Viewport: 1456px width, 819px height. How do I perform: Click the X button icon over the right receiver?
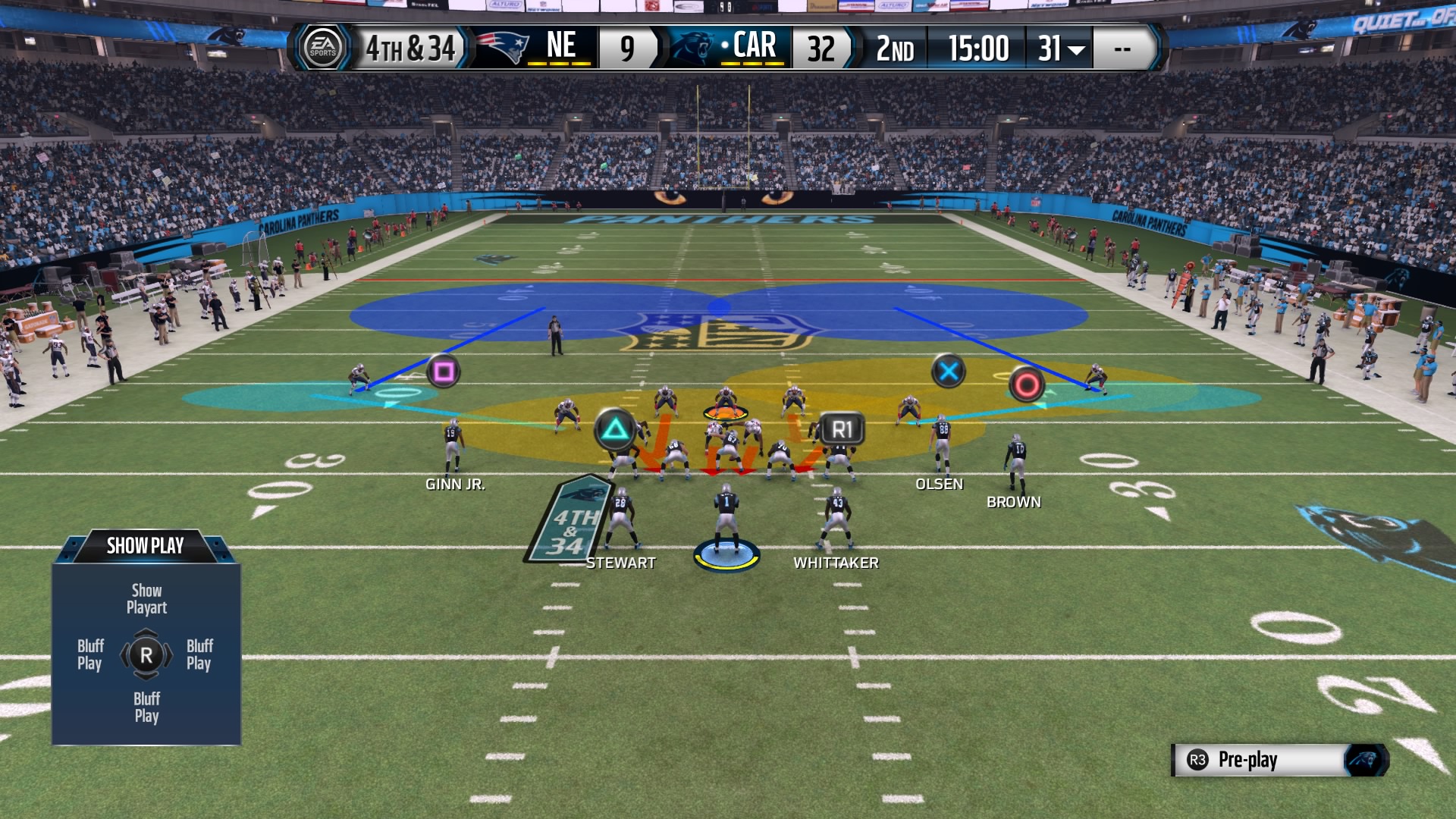tap(950, 372)
